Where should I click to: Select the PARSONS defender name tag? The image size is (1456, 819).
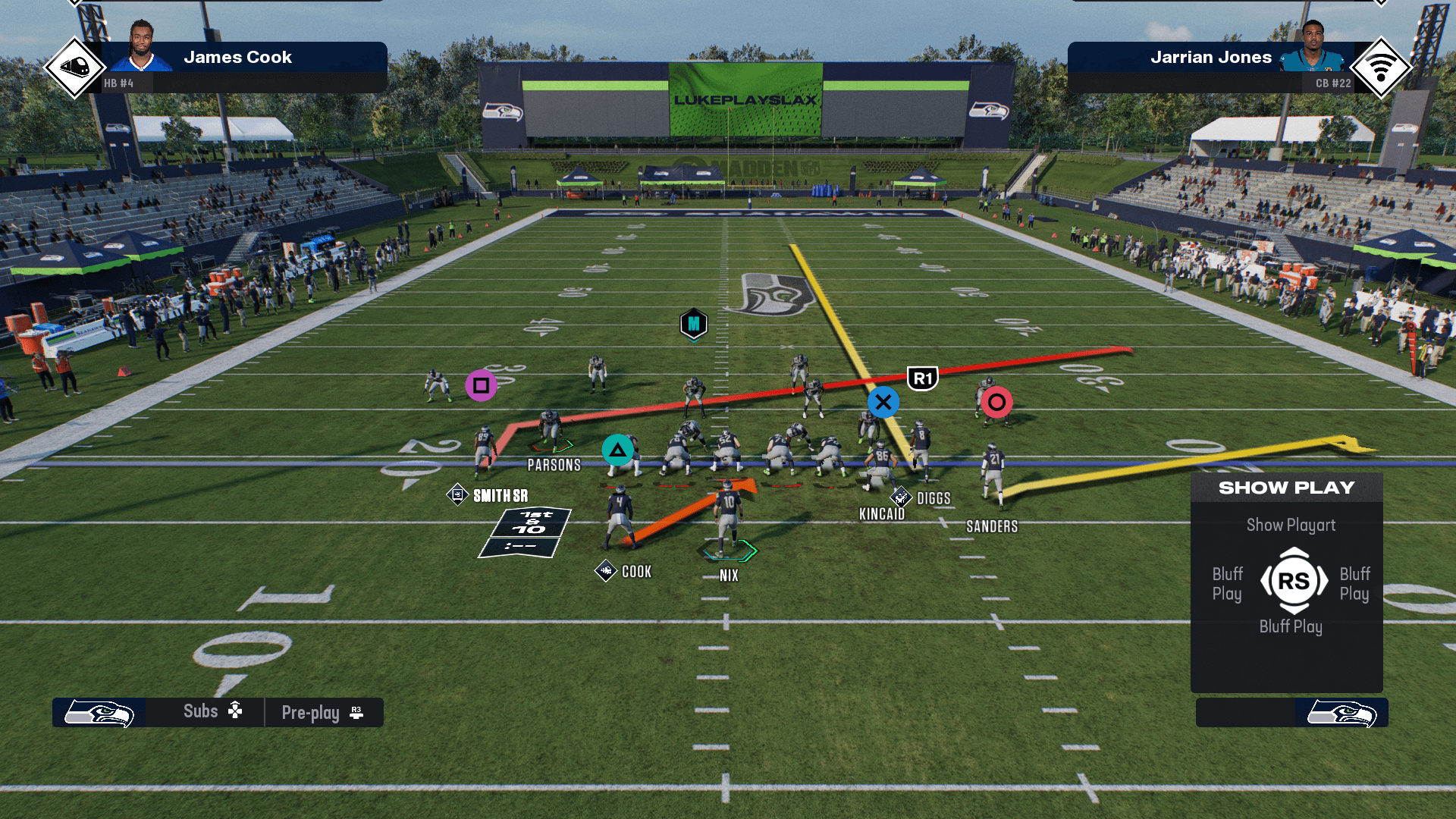coord(554,465)
